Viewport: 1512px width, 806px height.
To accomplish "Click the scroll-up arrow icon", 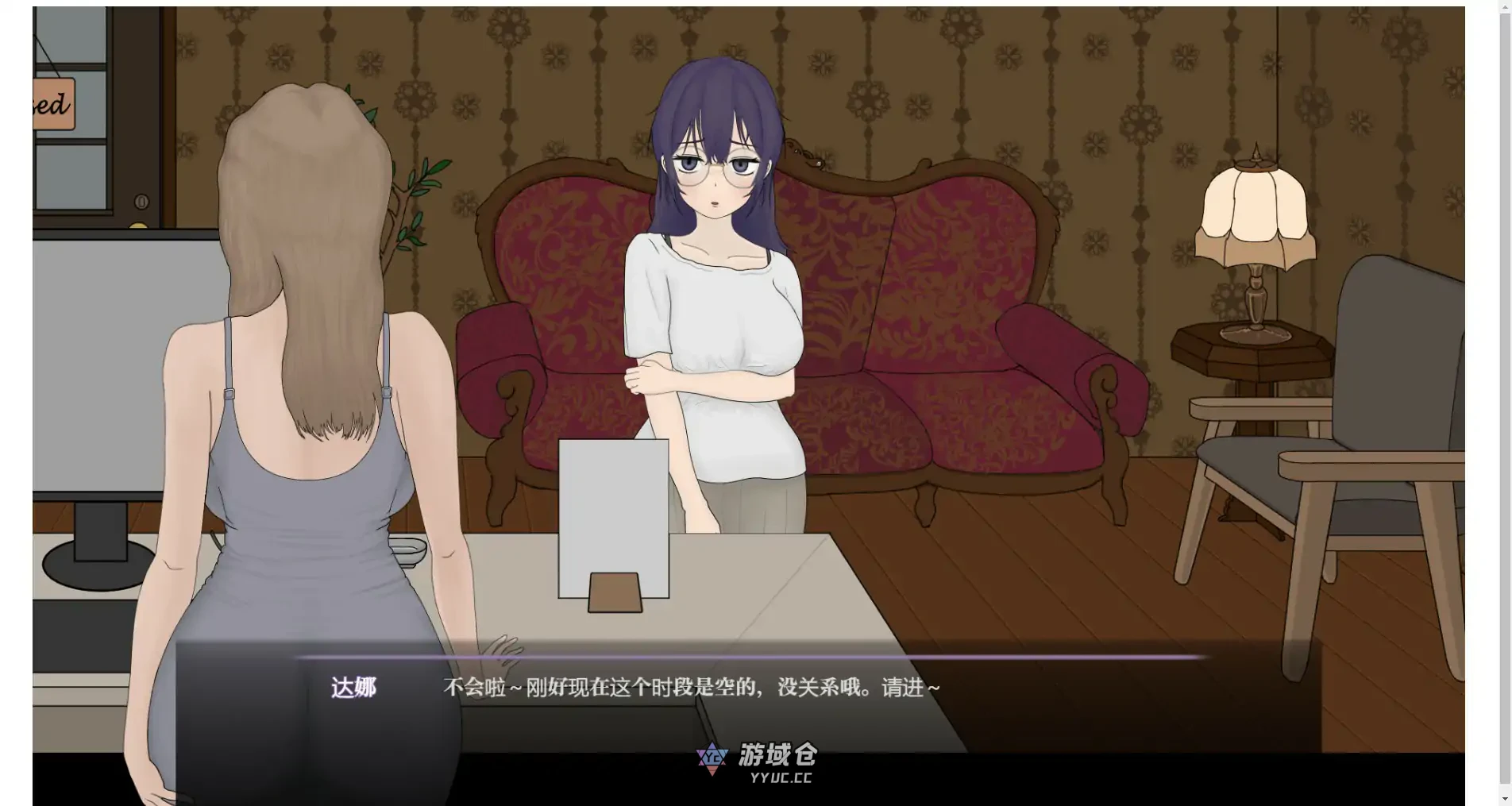I will (x=1505, y=8).
